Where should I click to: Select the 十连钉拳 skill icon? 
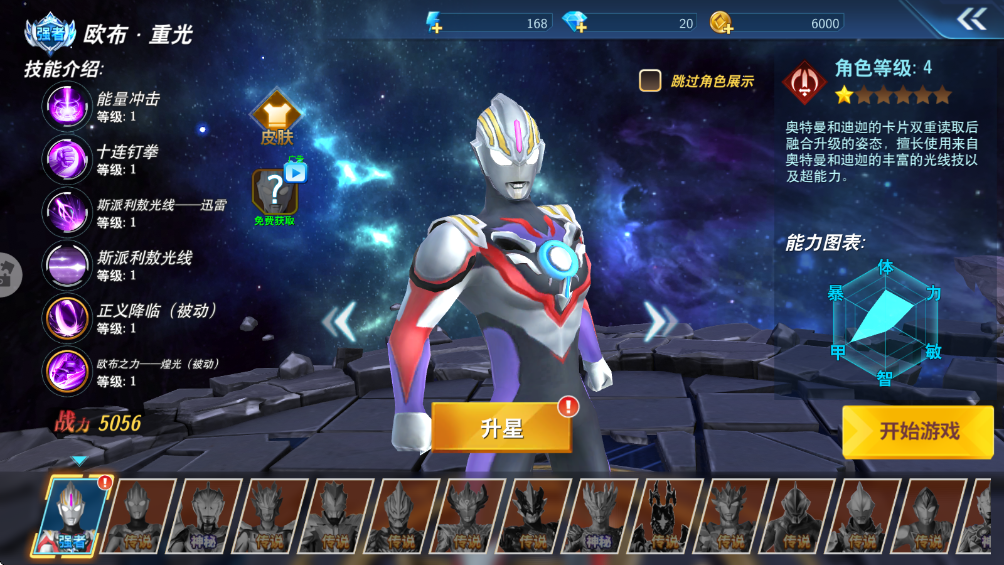coord(67,159)
